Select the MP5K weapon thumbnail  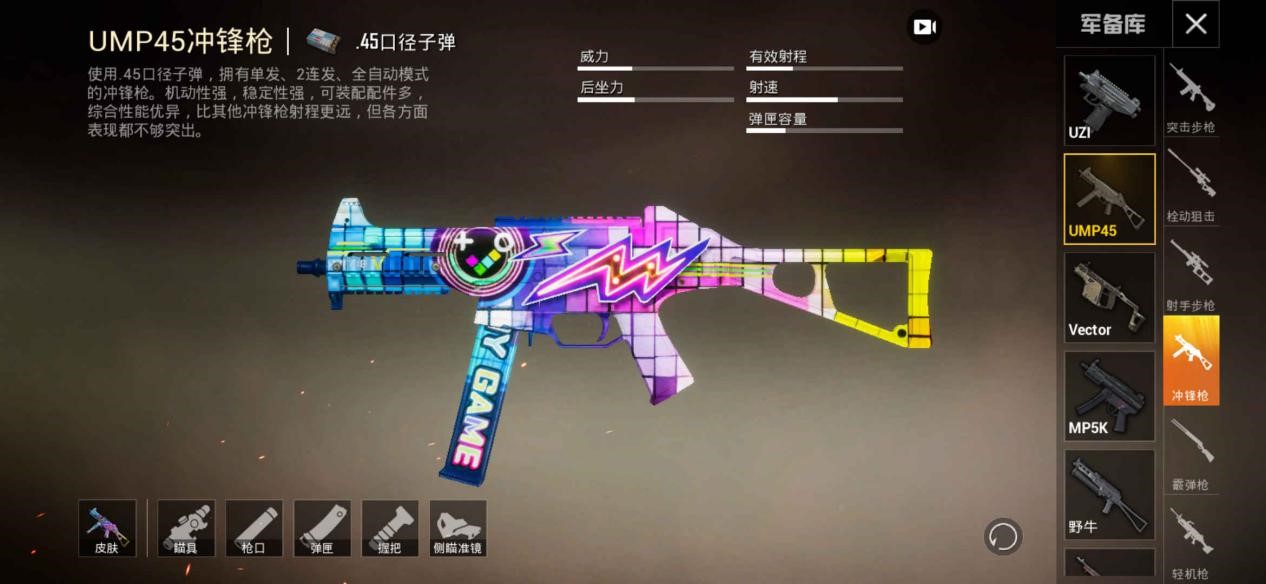pos(1109,396)
